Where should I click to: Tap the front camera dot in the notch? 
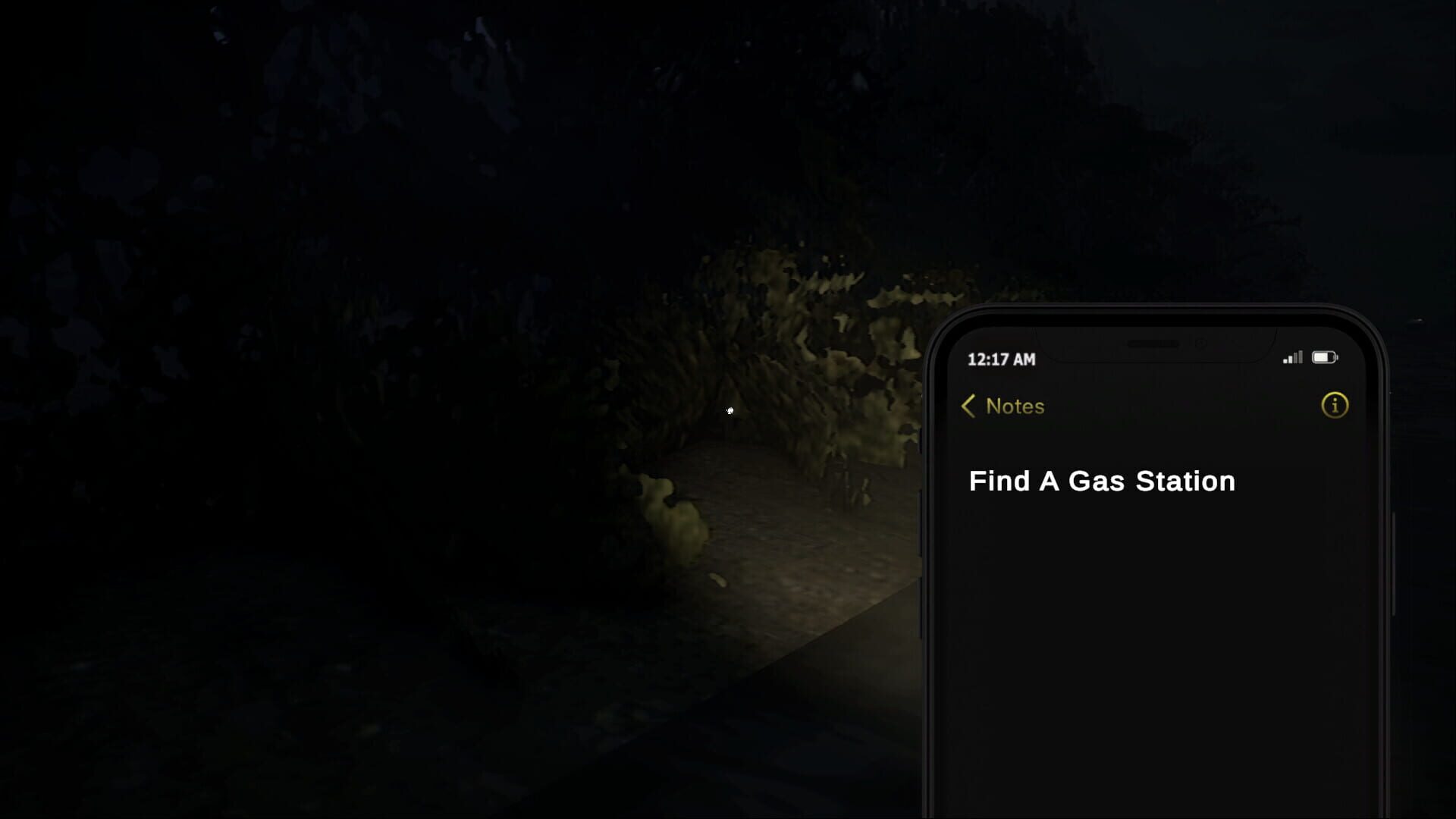click(x=1202, y=343)
